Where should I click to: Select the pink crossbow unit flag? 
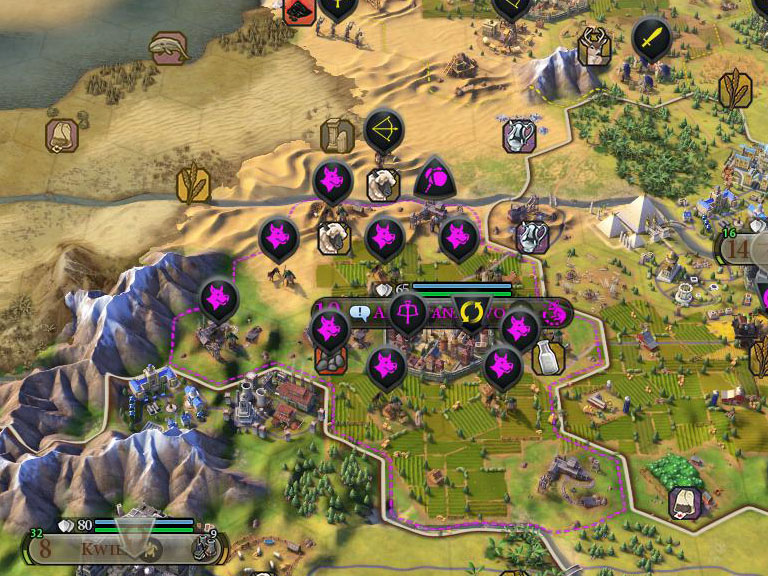(x=407, y=314)
